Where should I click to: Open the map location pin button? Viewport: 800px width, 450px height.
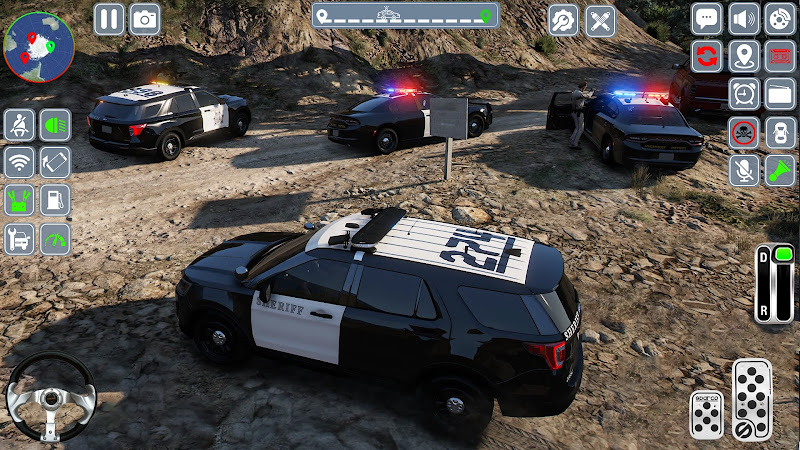[744, 56]
